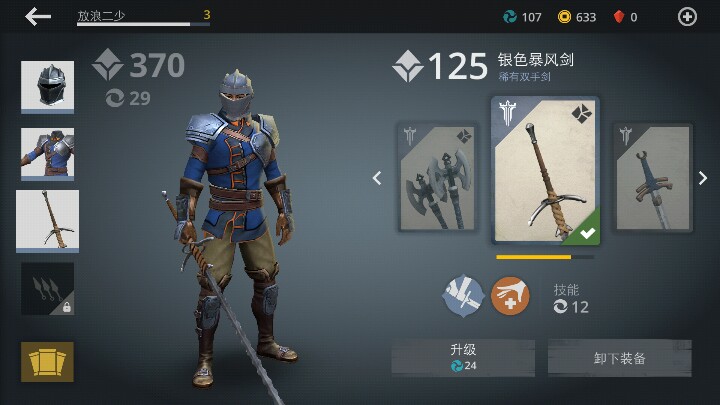View the blue sword skill icon
The width and height of the screenshot is (720, 405).
click(464, 296)
